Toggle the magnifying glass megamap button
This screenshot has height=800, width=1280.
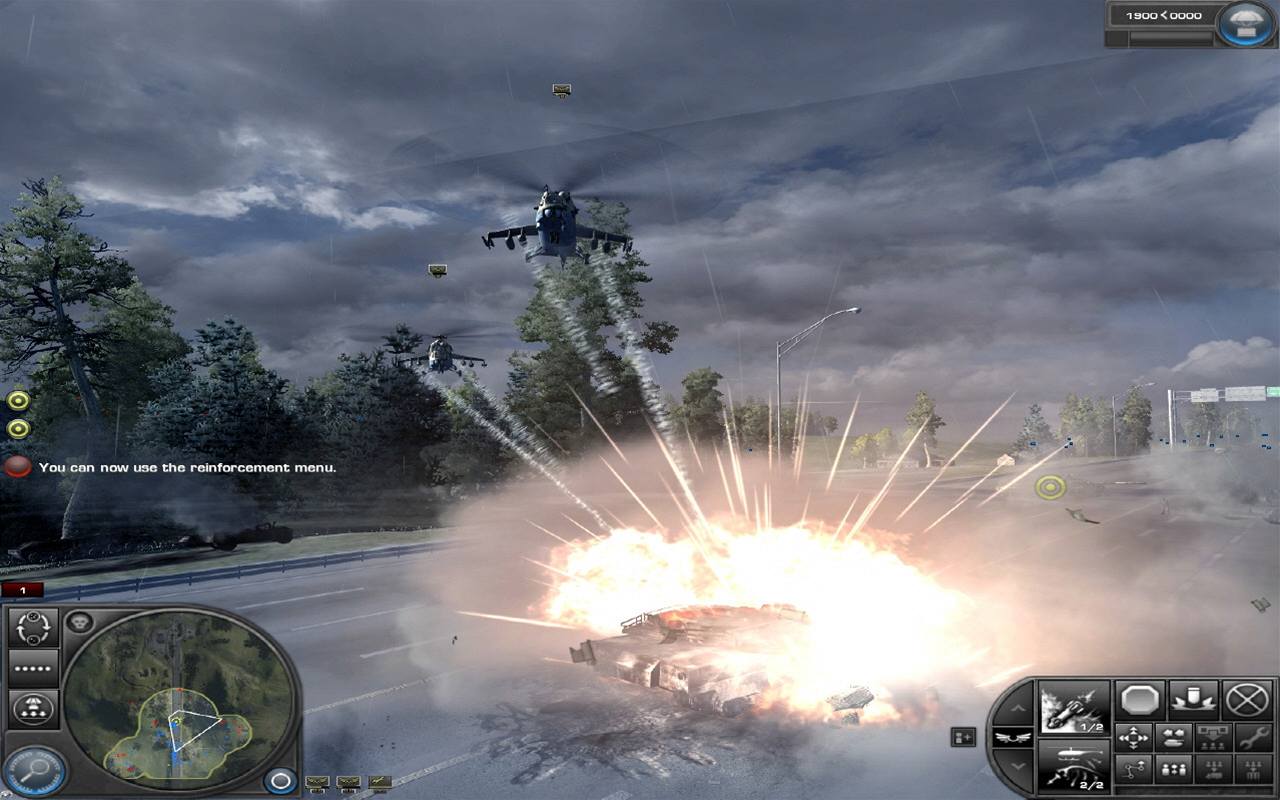[33, 770]
